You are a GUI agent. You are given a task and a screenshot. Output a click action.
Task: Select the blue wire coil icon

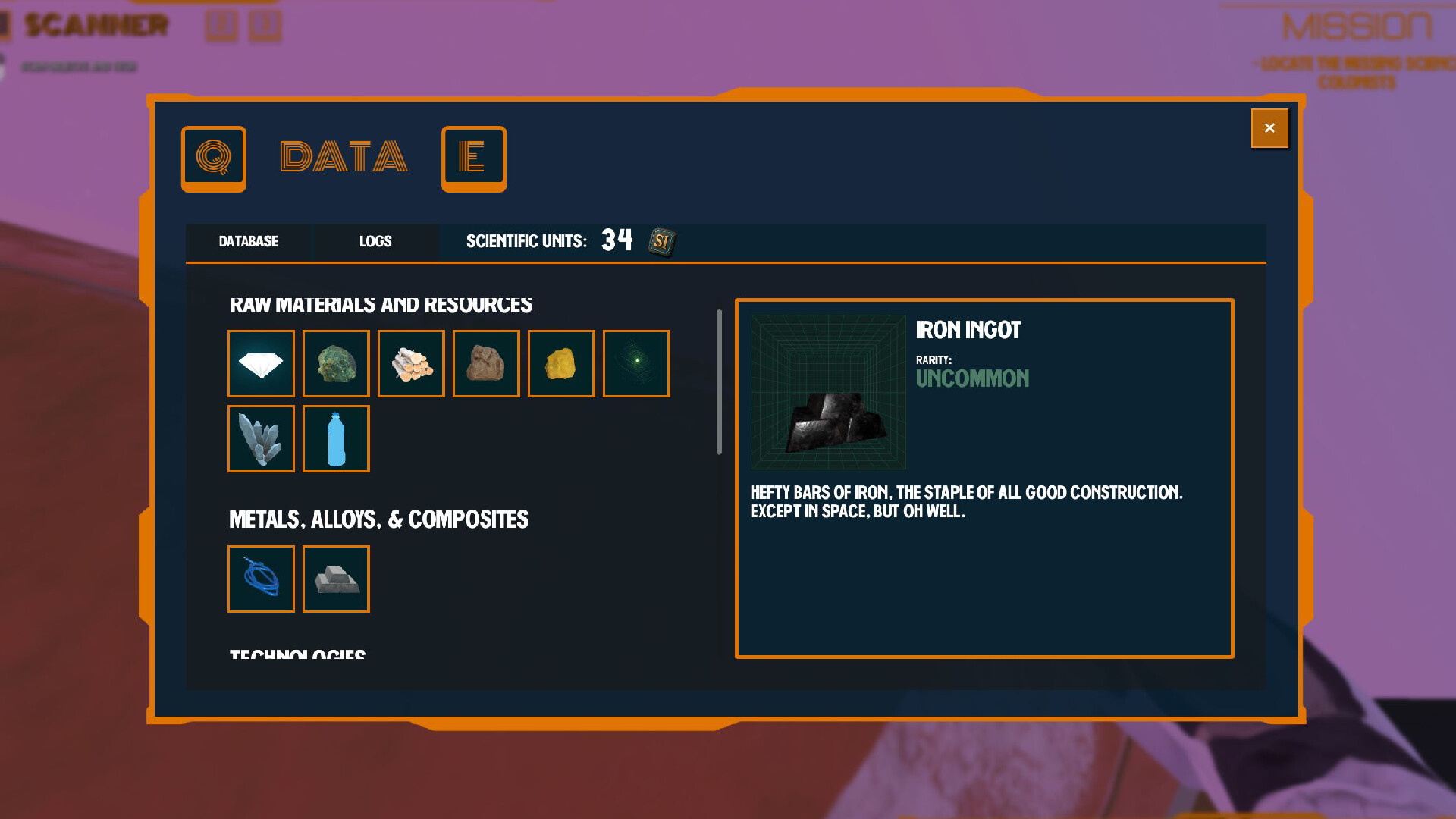click(261, 579)
